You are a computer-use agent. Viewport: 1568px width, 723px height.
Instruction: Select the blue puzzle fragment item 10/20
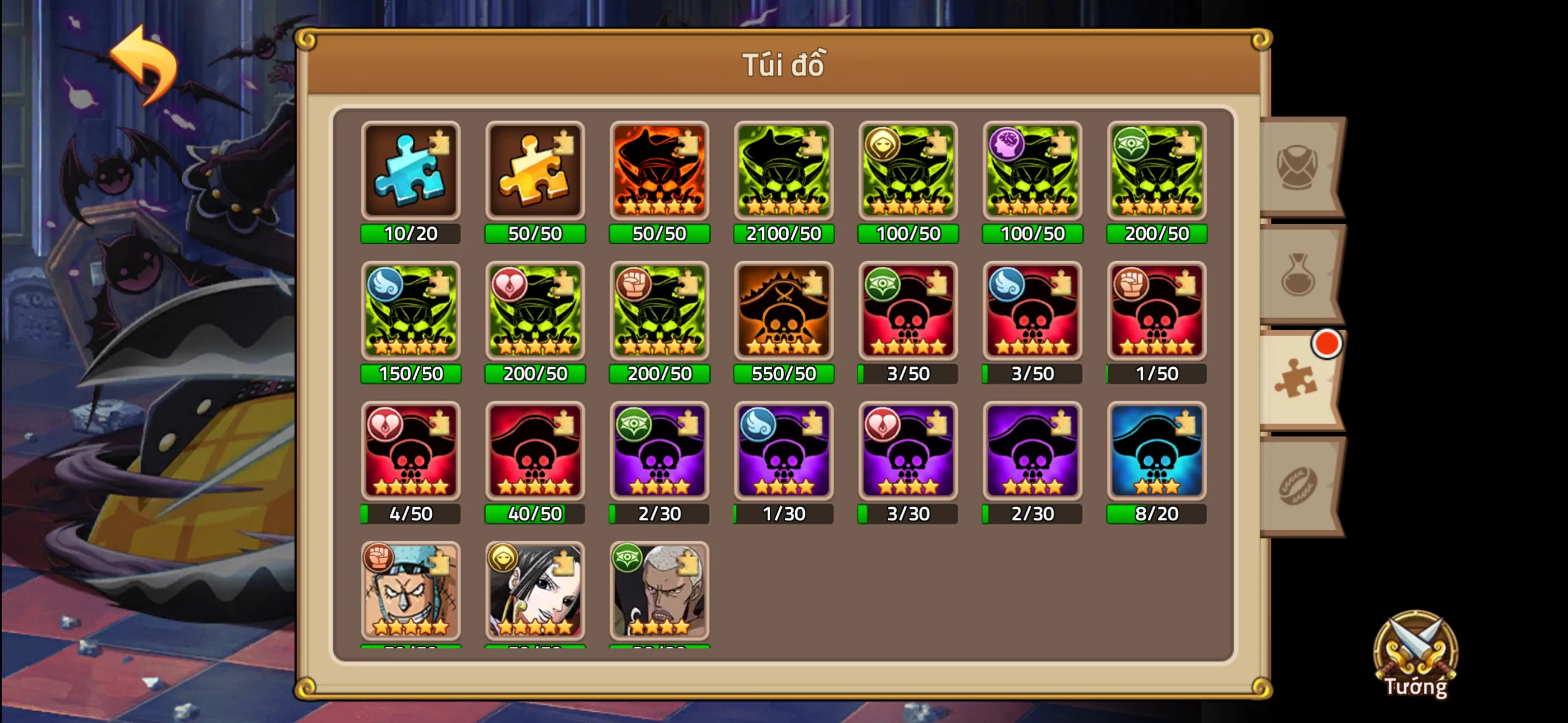tap(411, 172)
